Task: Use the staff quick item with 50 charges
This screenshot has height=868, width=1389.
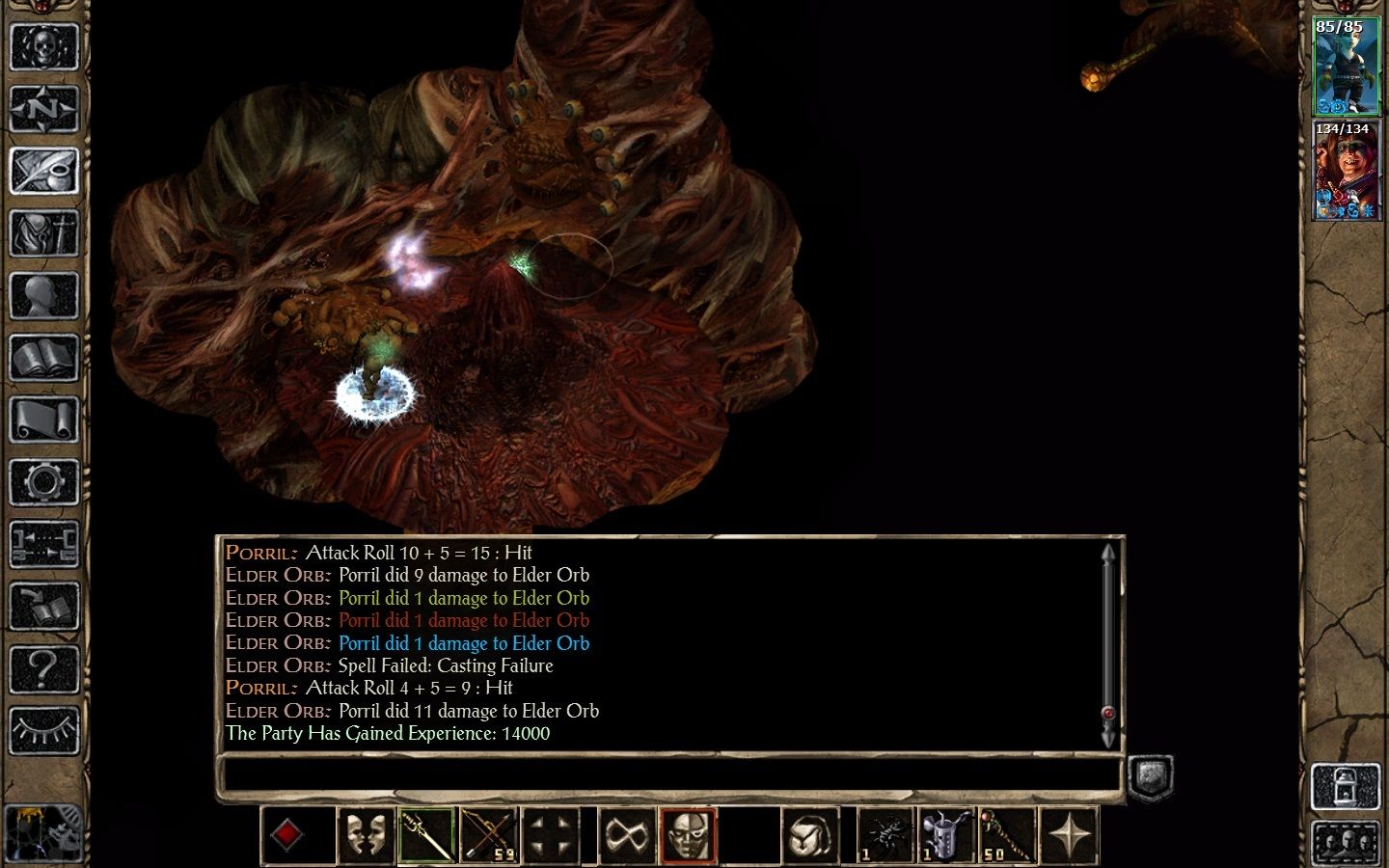Action: tap(1008, 835)
